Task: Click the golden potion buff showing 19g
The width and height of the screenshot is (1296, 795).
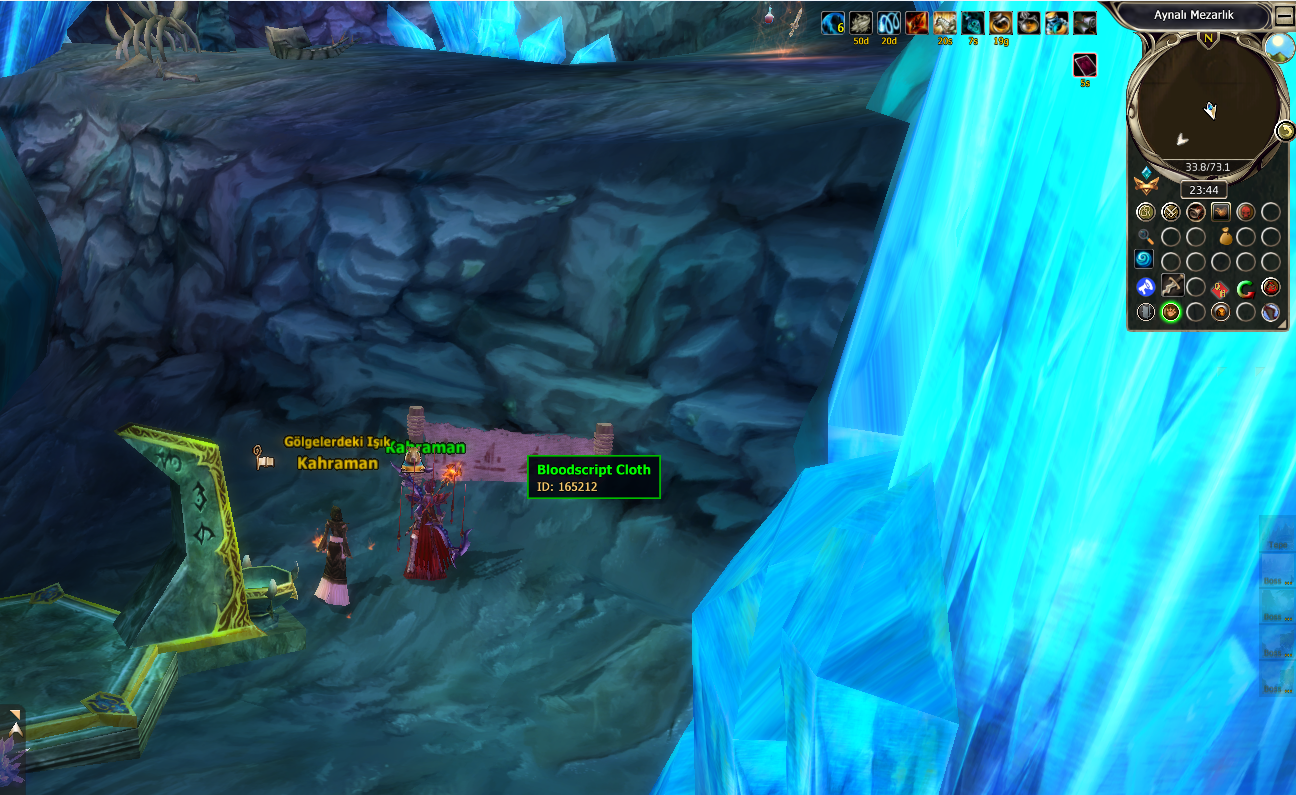Action: click(x=1001, y=23)
